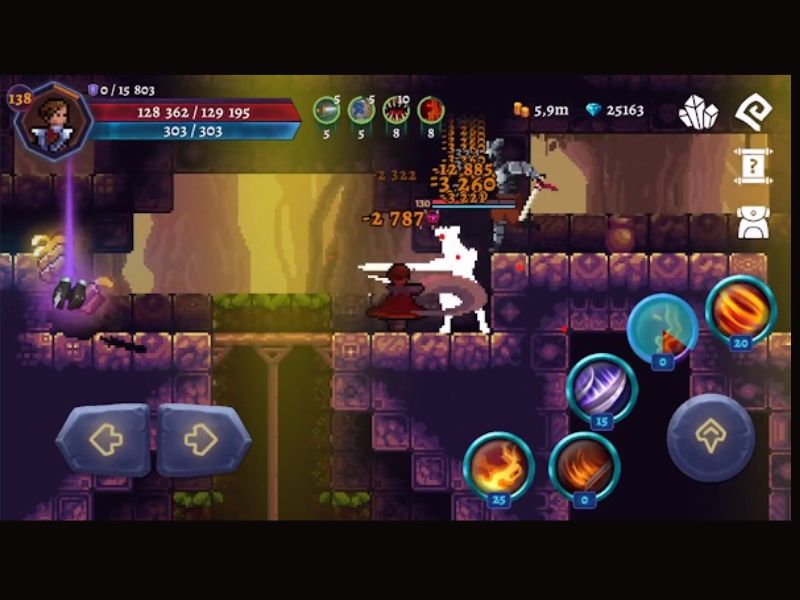The width and height of the screenshot is (800, 600).
Task: Tap the move right arrow button
Action: (x=203, y=439)
